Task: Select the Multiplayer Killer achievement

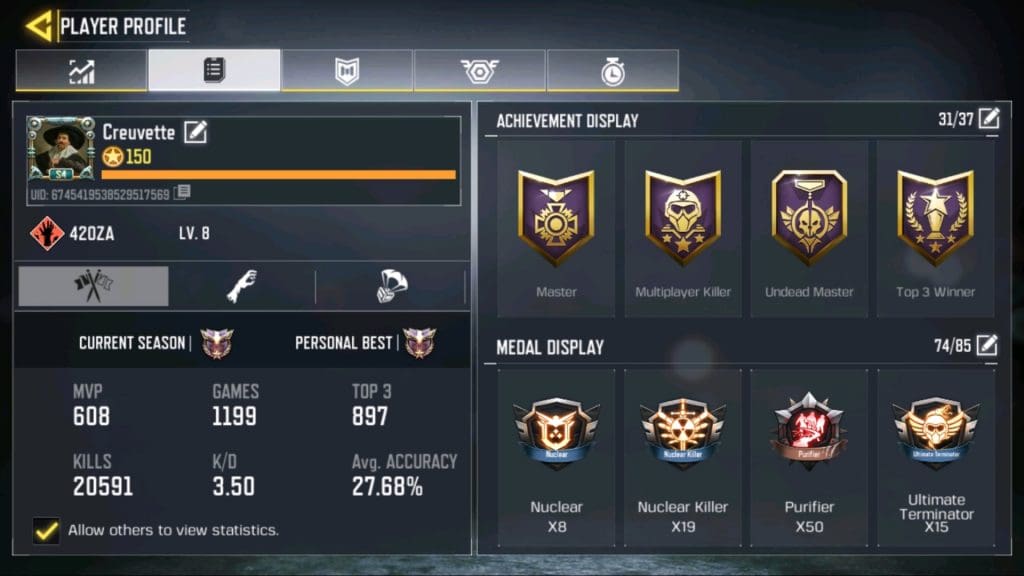Action: (683, 230)
